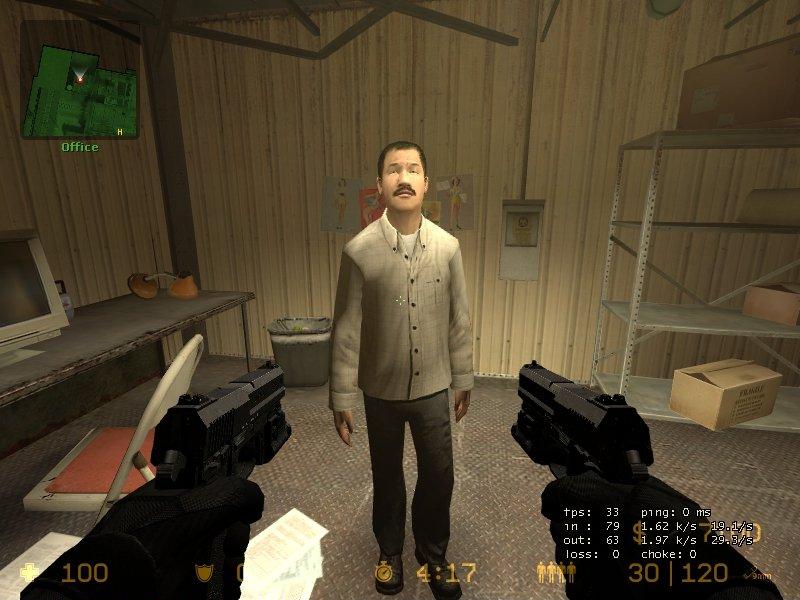
Task: Click the hostage status icons
Action: [x=558, y=573]
